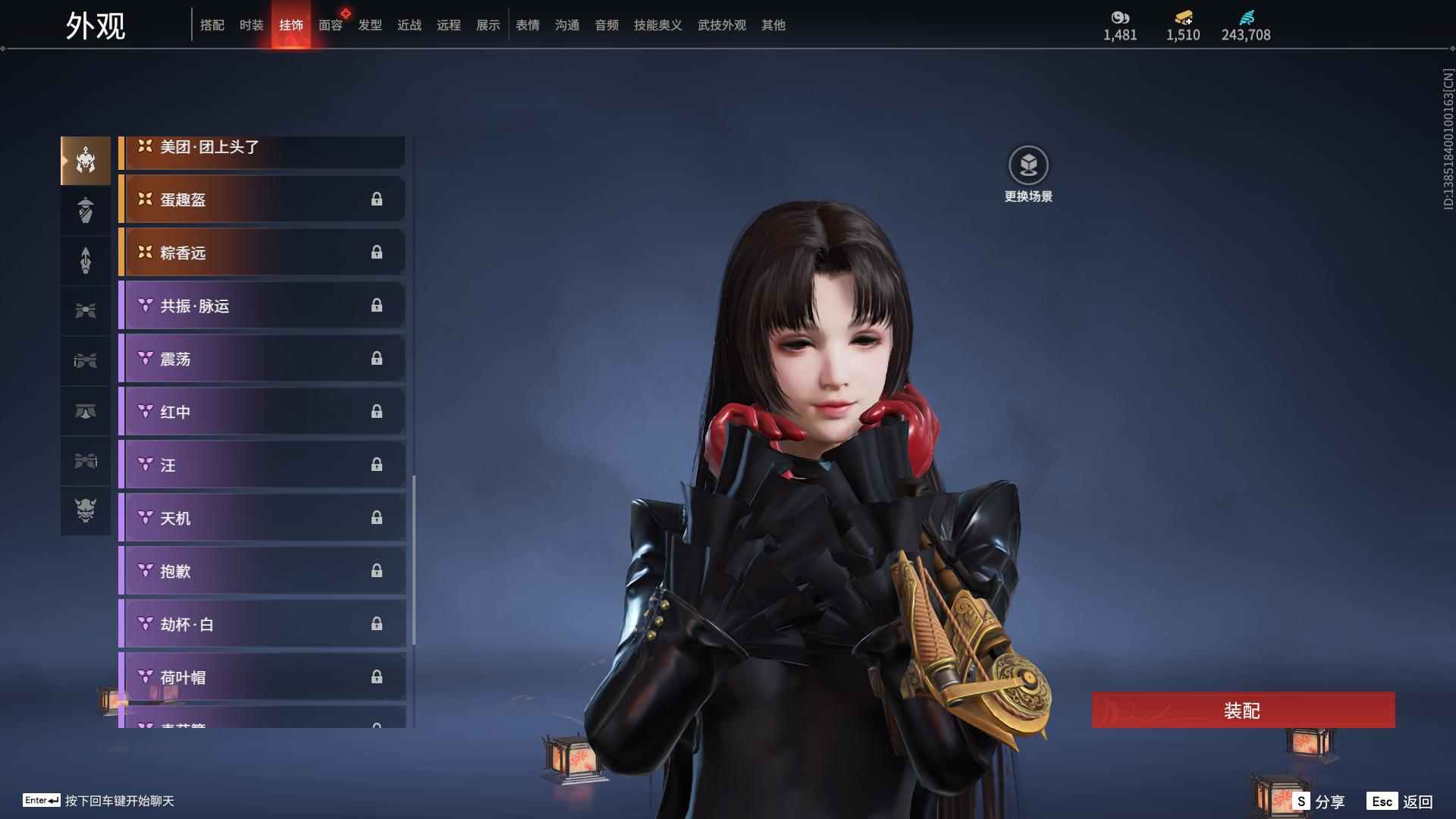Select the 共振·脉运 accessory entry

[x=262, y=306]
